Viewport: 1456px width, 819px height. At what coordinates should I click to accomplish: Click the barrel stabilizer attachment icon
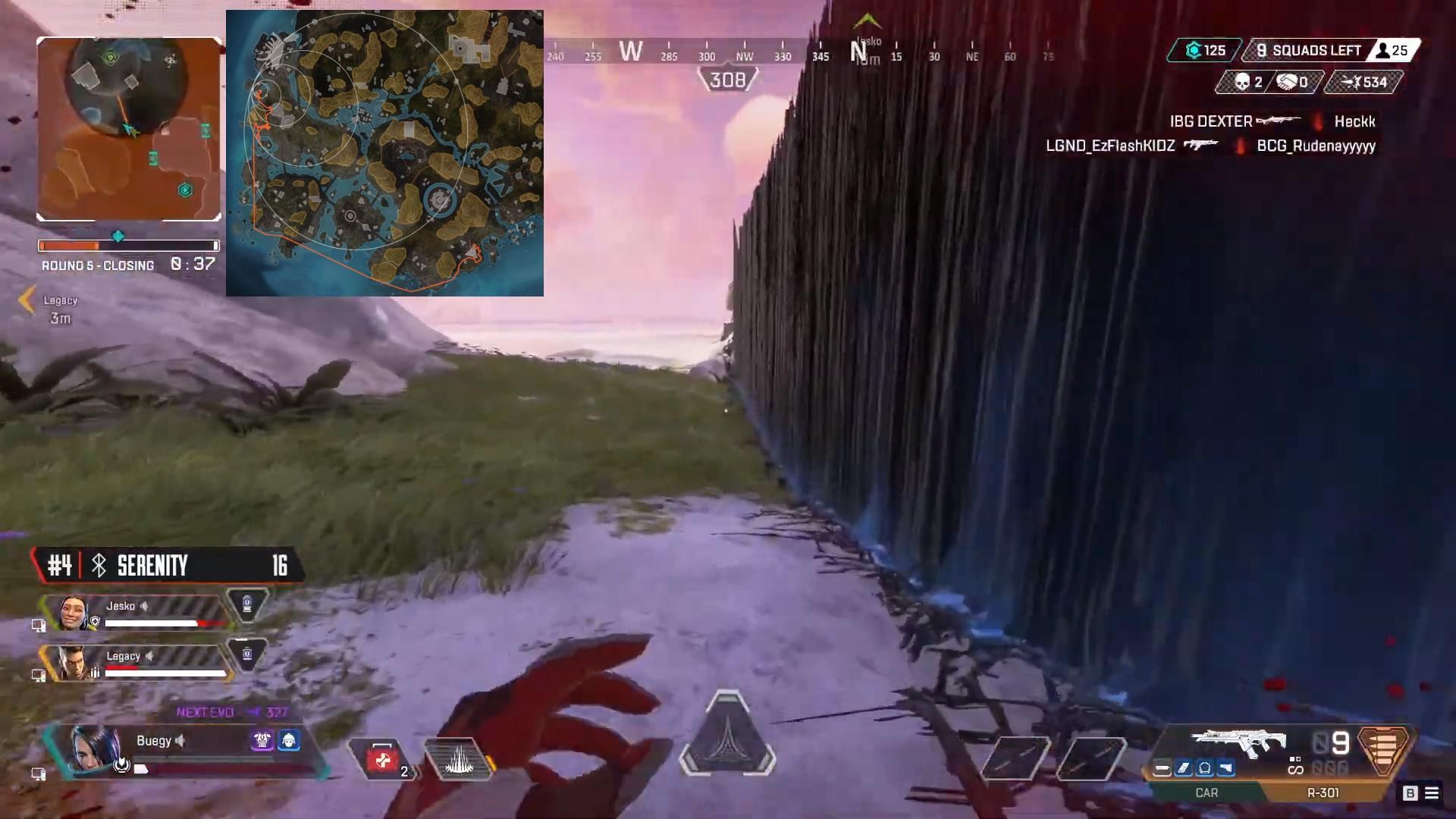click(x=1162, y=767)
